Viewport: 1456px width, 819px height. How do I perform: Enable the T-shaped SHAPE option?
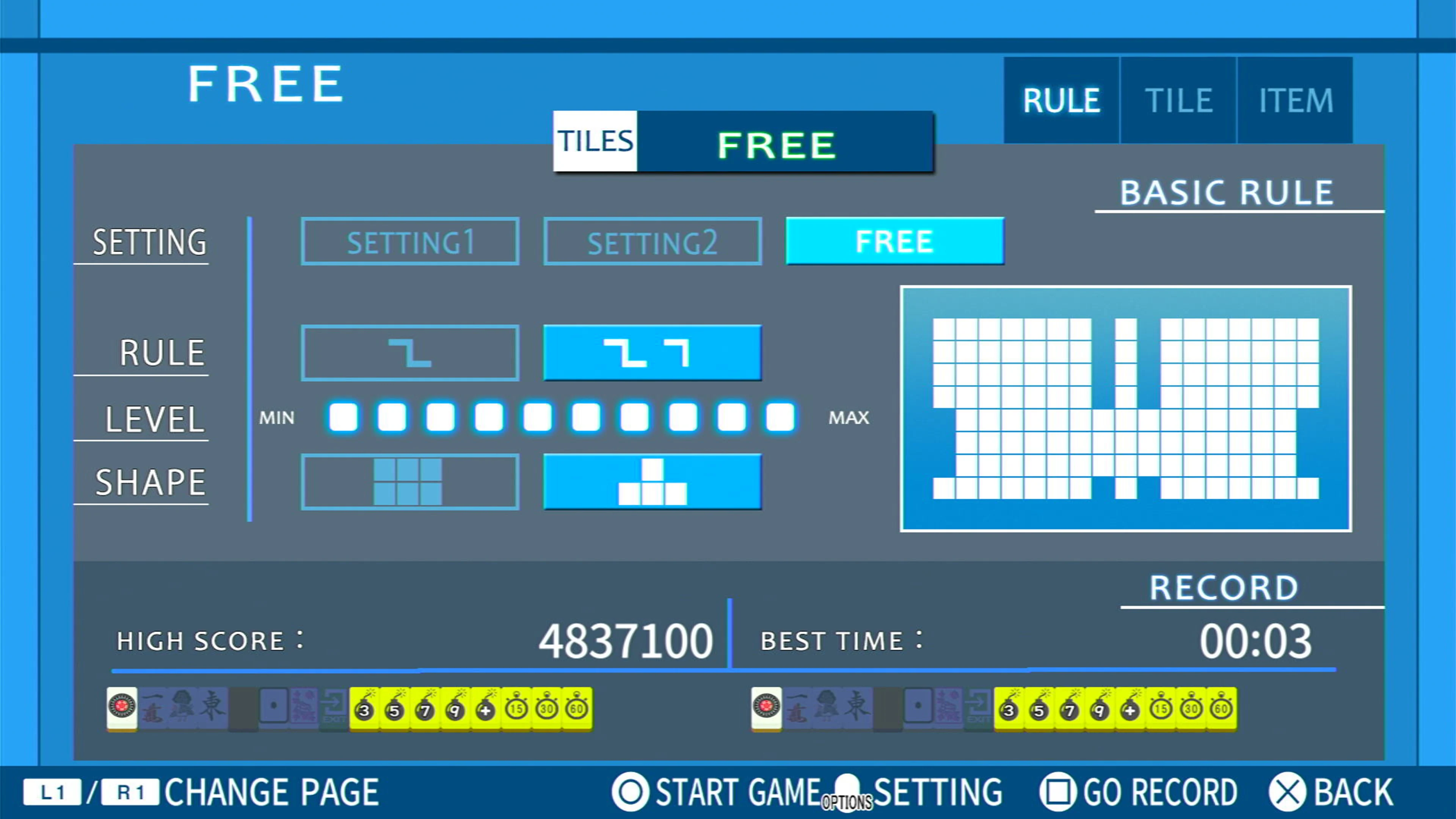[x=652, y=482]
